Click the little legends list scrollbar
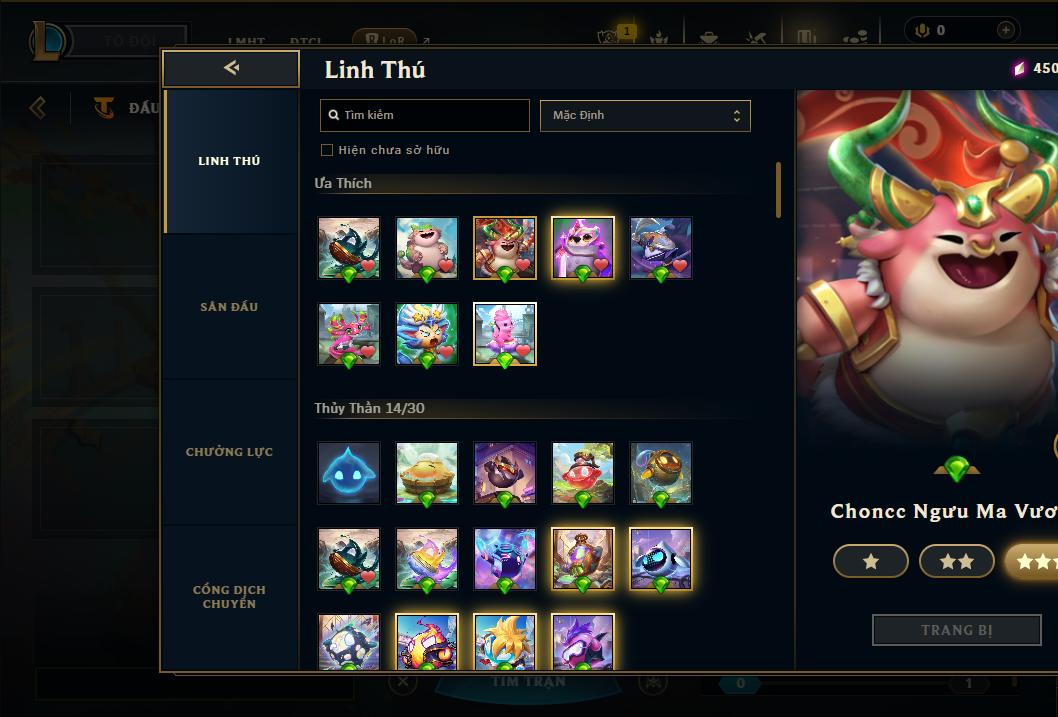Screen dimensions: 1058x717 778,190
